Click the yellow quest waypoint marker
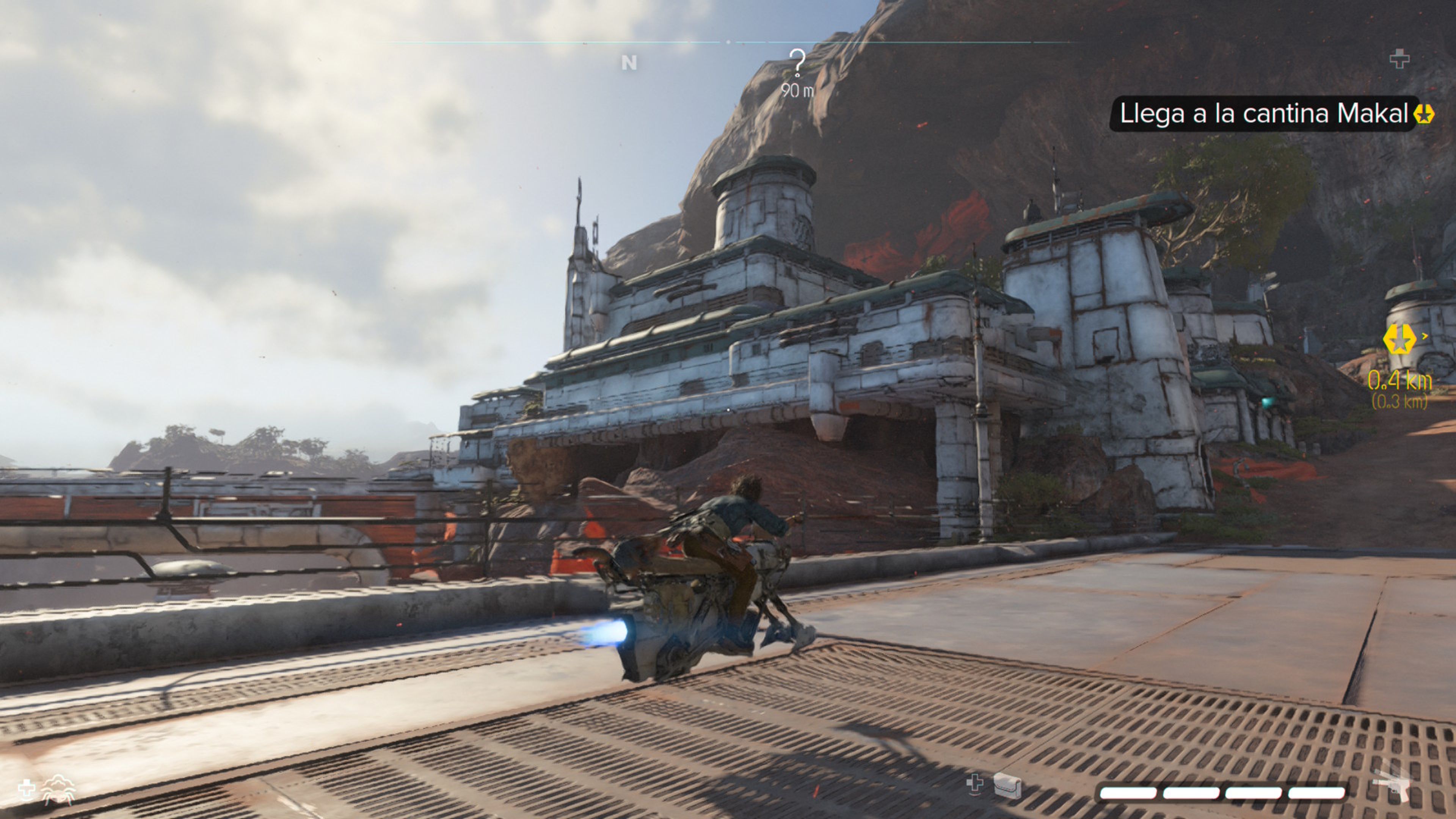Image resolution: width=1456 pixels, height=819 pixels. click(1399, 340)
